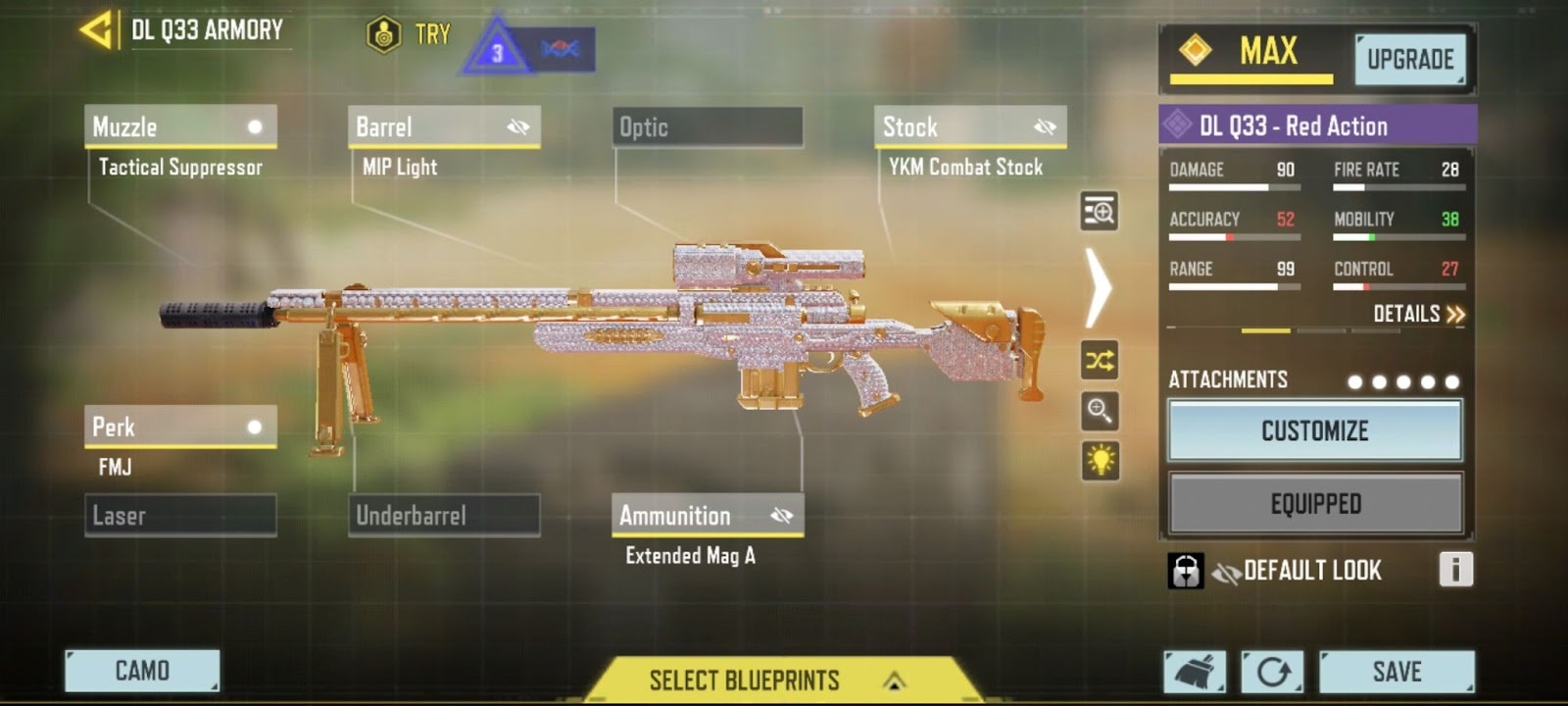Open the TRY weapon test option
1568x706 pixels.
click(410, 35)
